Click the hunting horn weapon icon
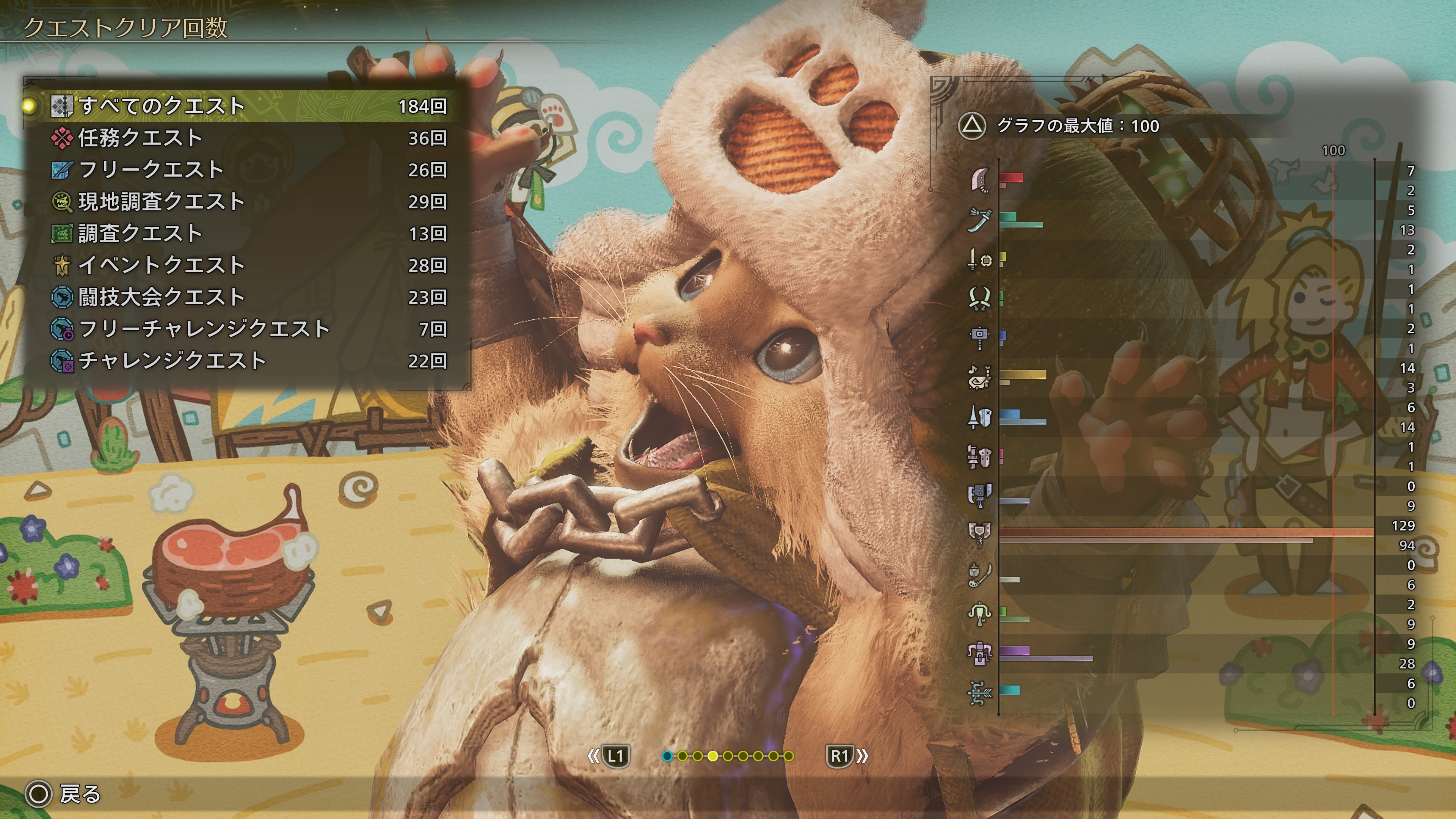The height and width of the screenshot is (819, 1456). [x=979, y=377]
